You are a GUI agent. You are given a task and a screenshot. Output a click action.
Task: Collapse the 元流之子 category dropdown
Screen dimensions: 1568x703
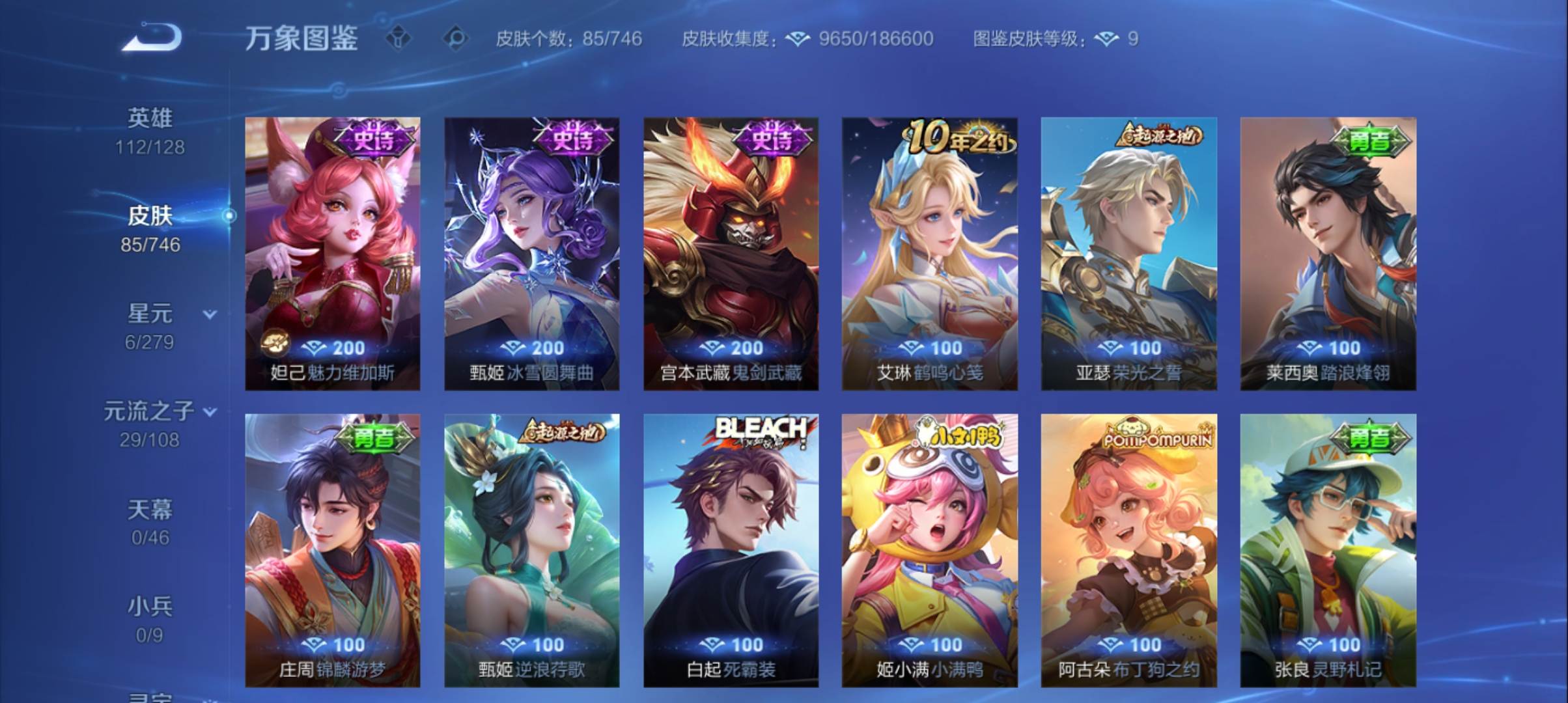(x=209, y=412)
